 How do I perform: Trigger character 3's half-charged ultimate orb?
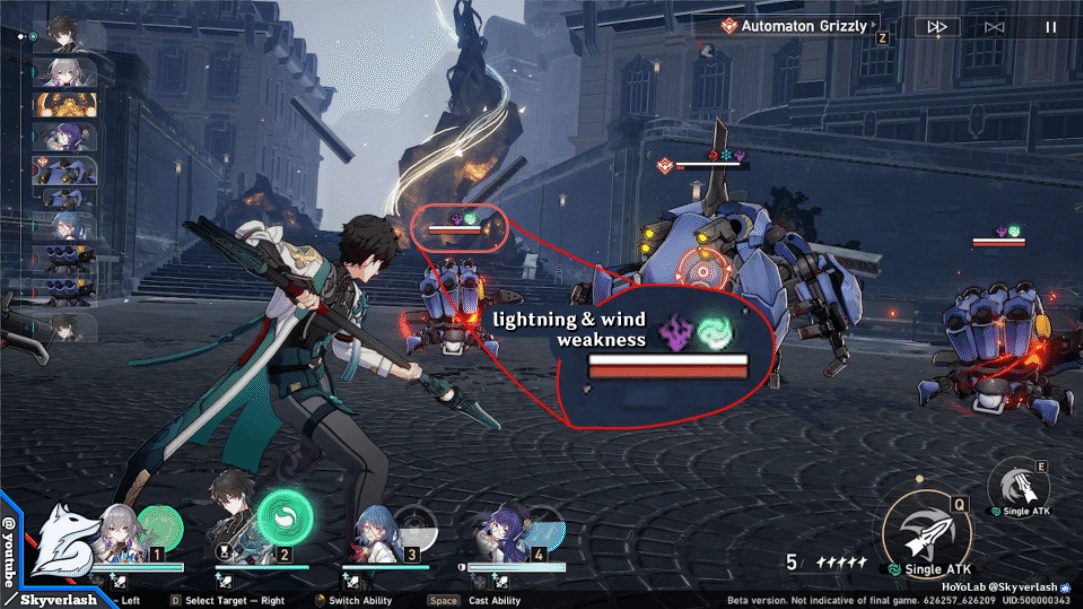[x=415, y=527]
